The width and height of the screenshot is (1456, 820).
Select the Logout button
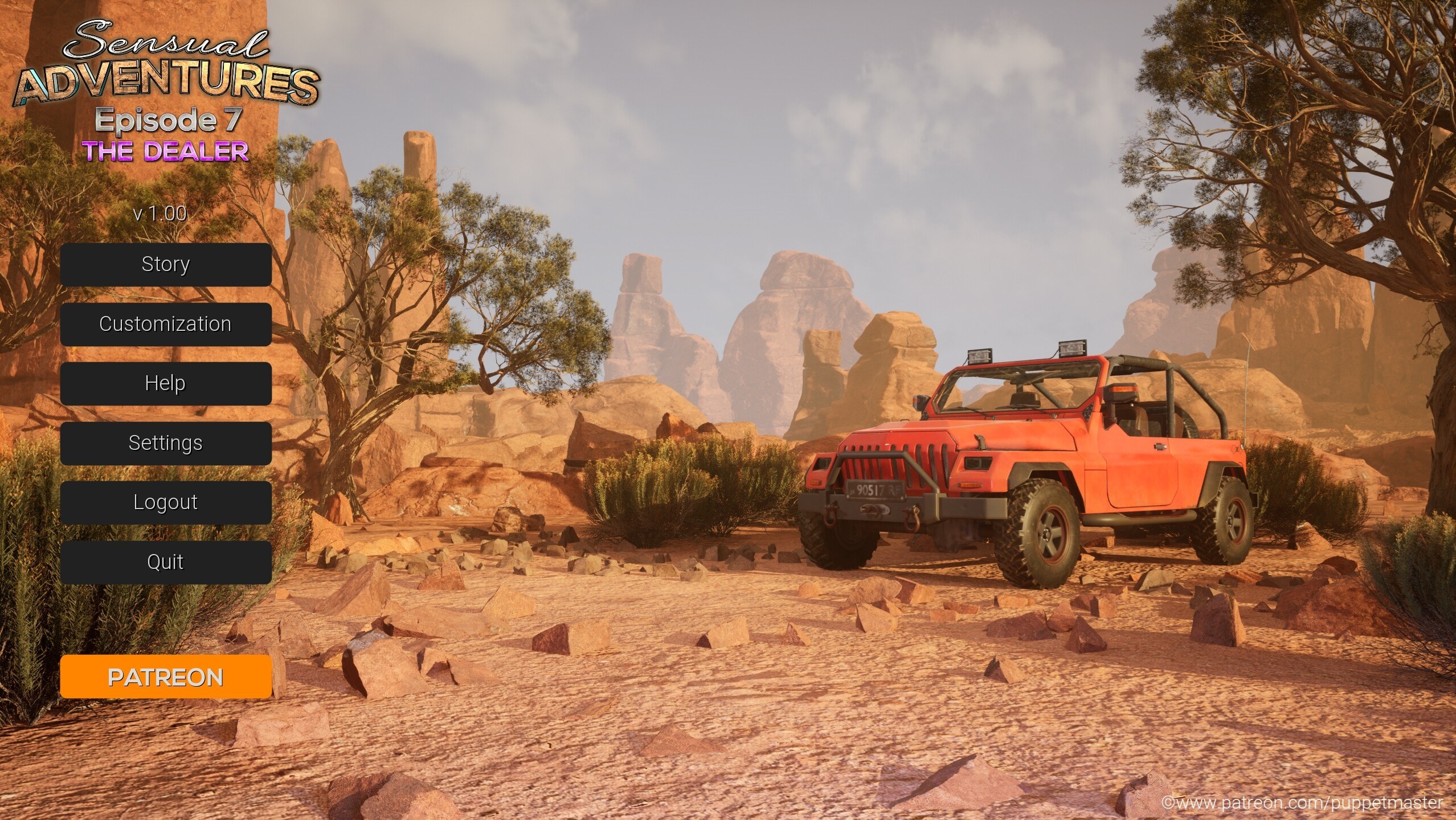[166, 502]
